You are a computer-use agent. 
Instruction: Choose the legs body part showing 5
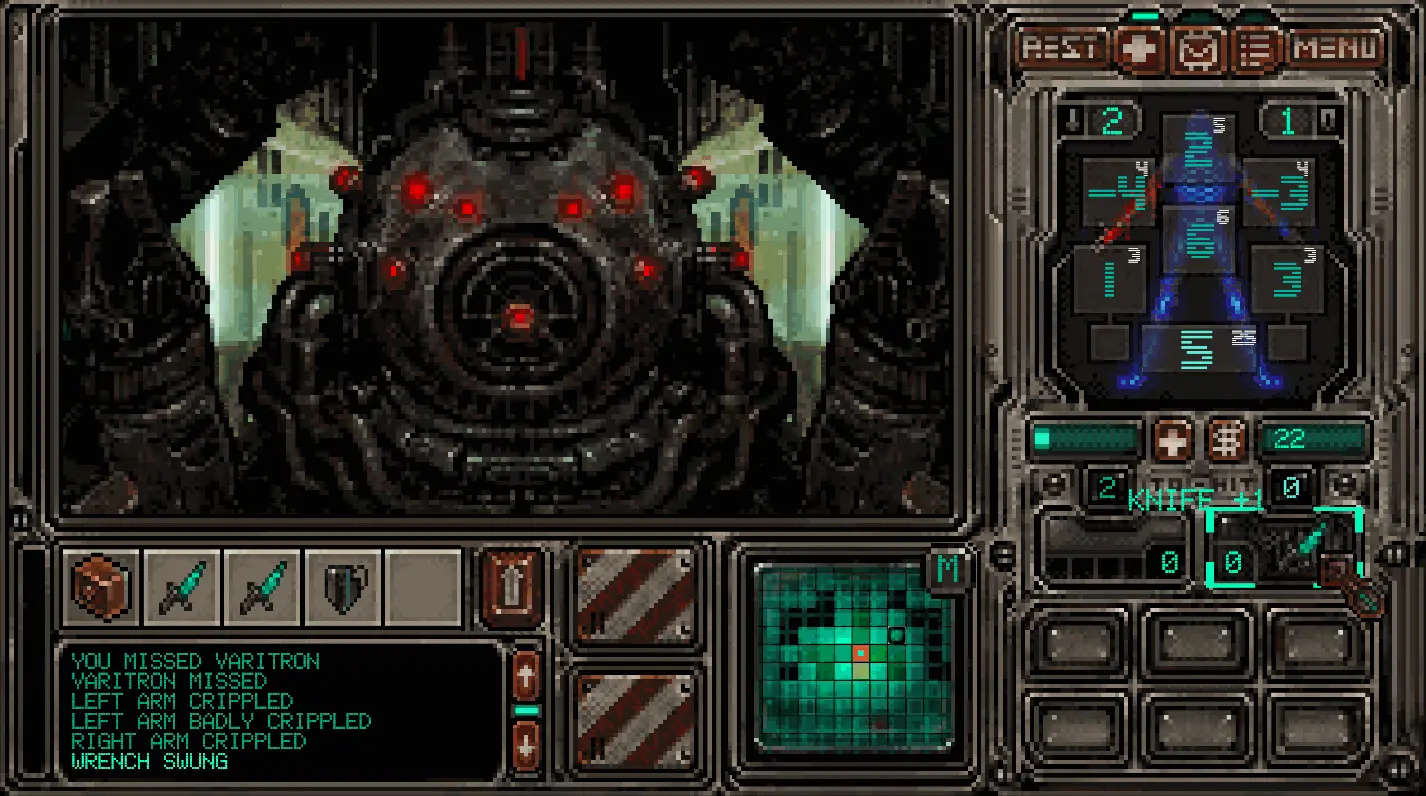[1198, 348]
